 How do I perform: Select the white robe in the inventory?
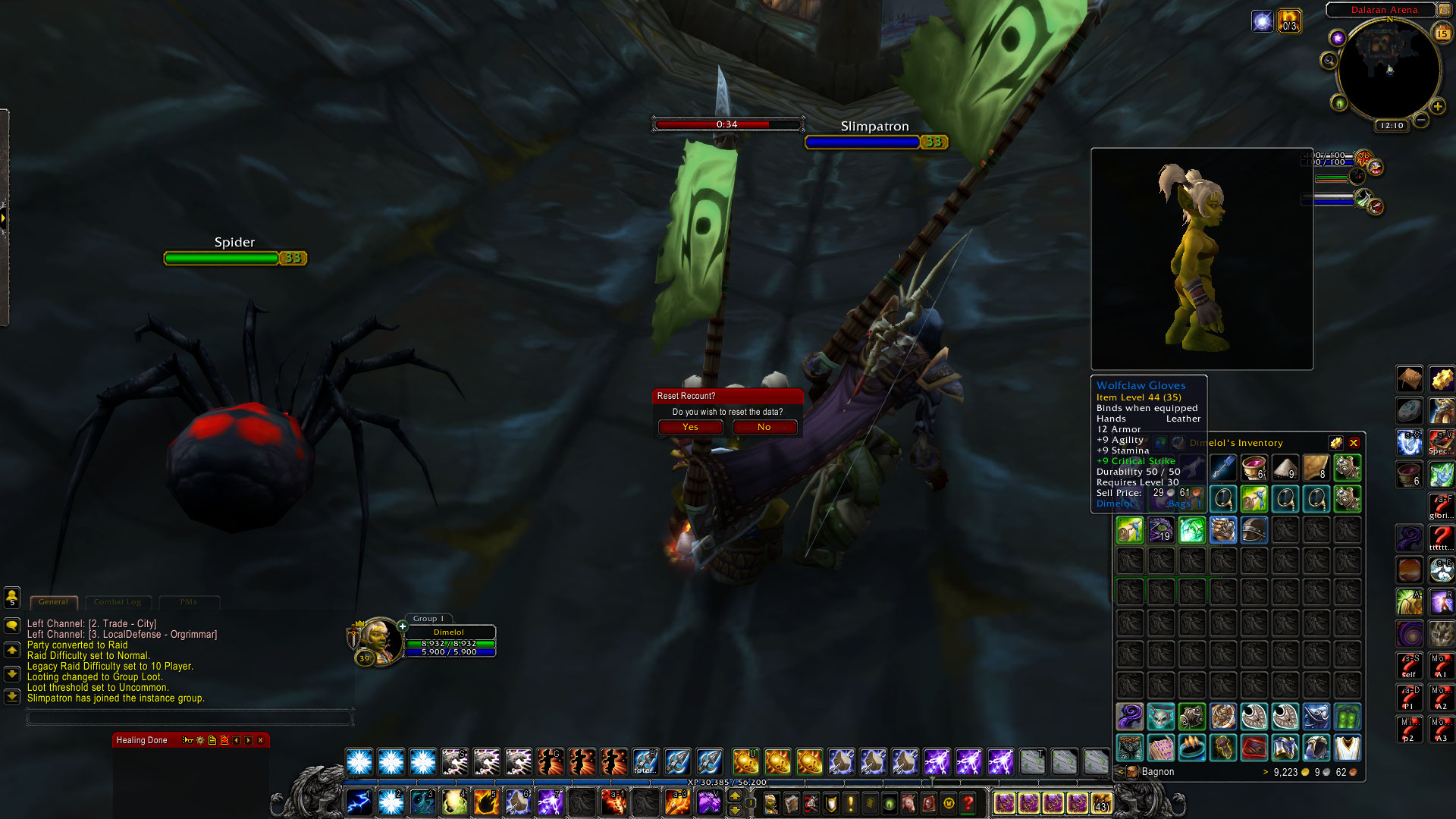point(1347,748)
